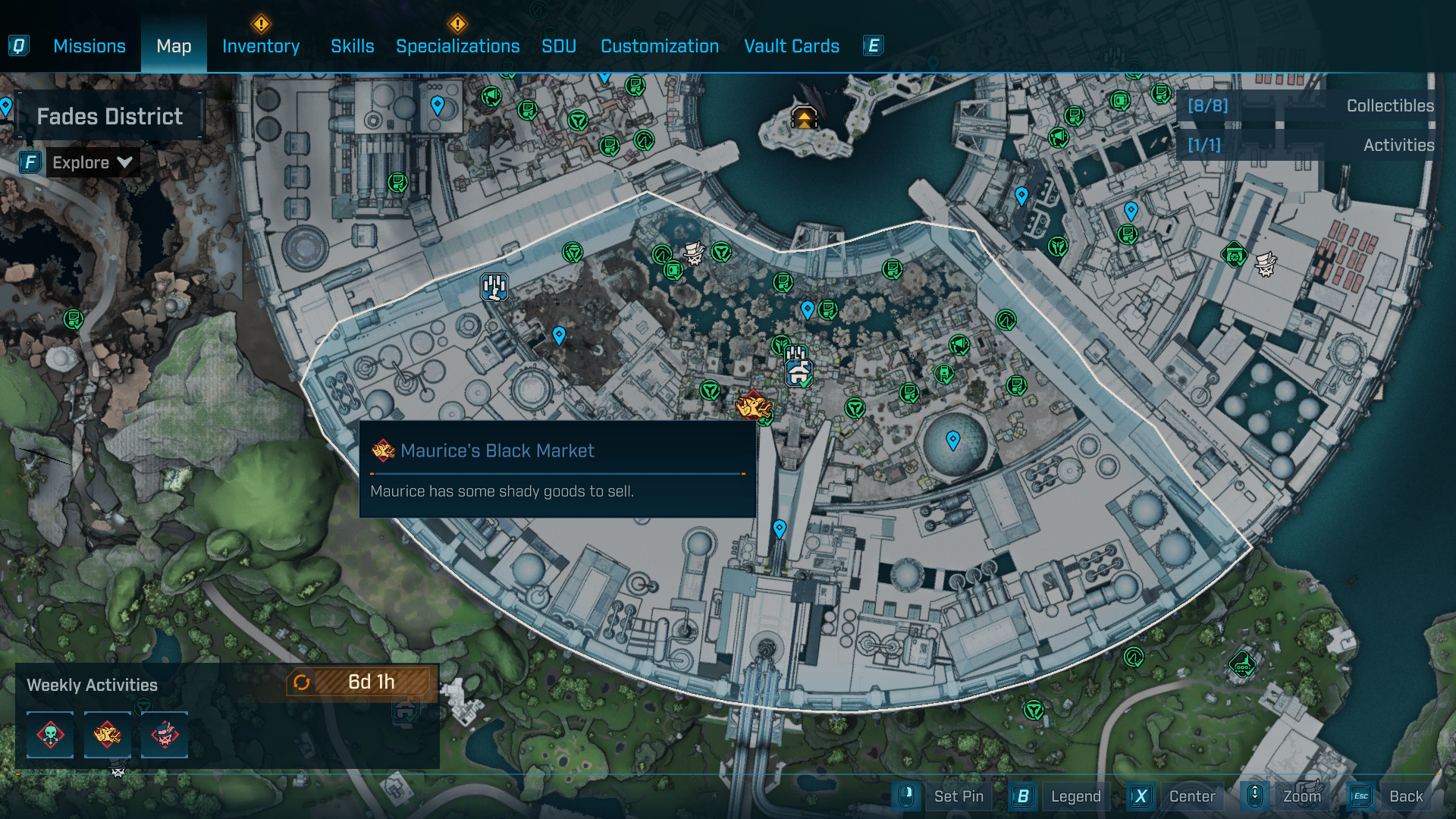Open the map Legend
1456x819 pixels.
[1075, 796]
